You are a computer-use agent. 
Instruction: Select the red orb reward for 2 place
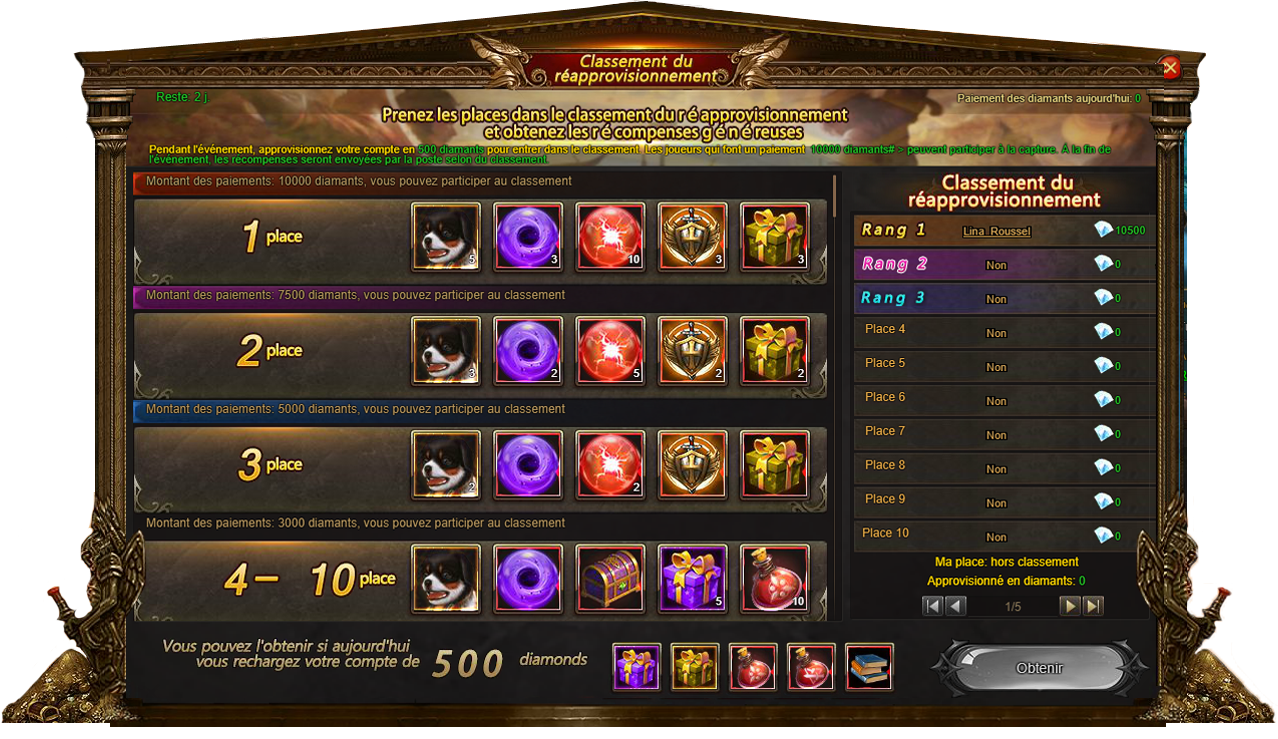610,351
